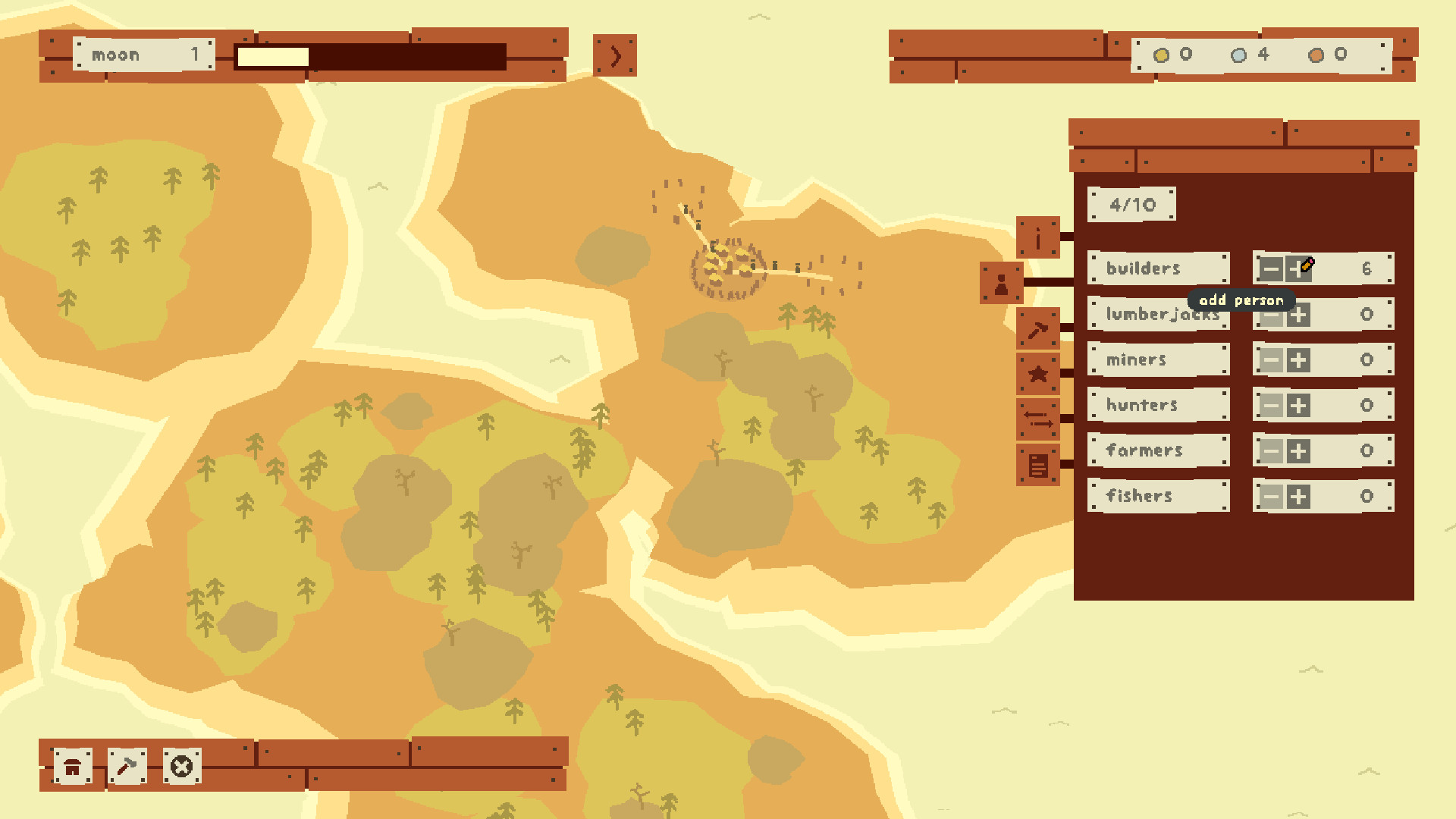Click the 4/10 population counter
The height and width of the screenshot is (819, 1456).
(x=1131, y=203)
